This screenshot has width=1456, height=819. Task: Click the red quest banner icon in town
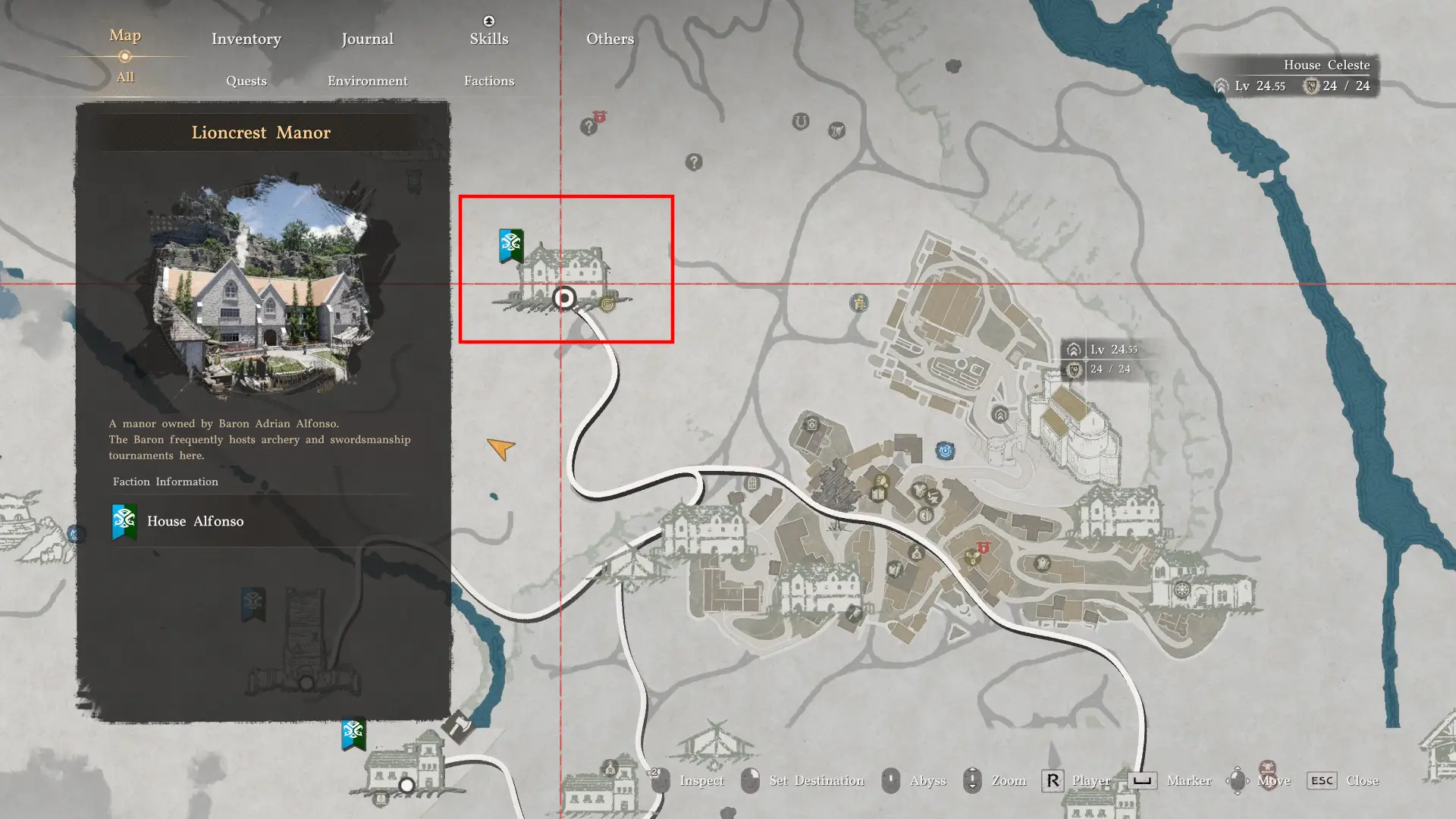[983, 548]
